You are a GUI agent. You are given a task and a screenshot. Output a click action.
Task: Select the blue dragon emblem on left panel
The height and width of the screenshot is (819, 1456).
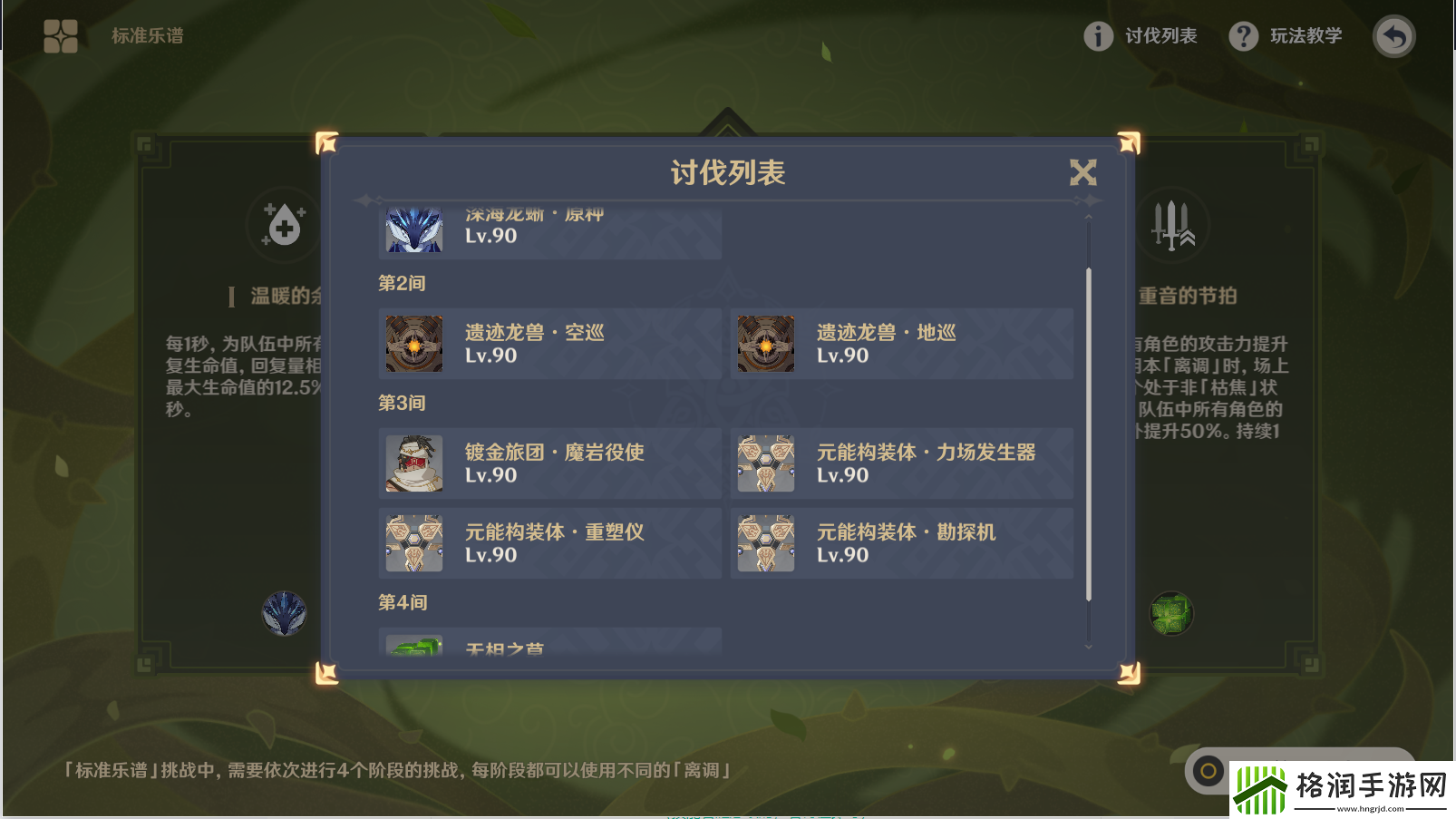(x=284, y=613)
